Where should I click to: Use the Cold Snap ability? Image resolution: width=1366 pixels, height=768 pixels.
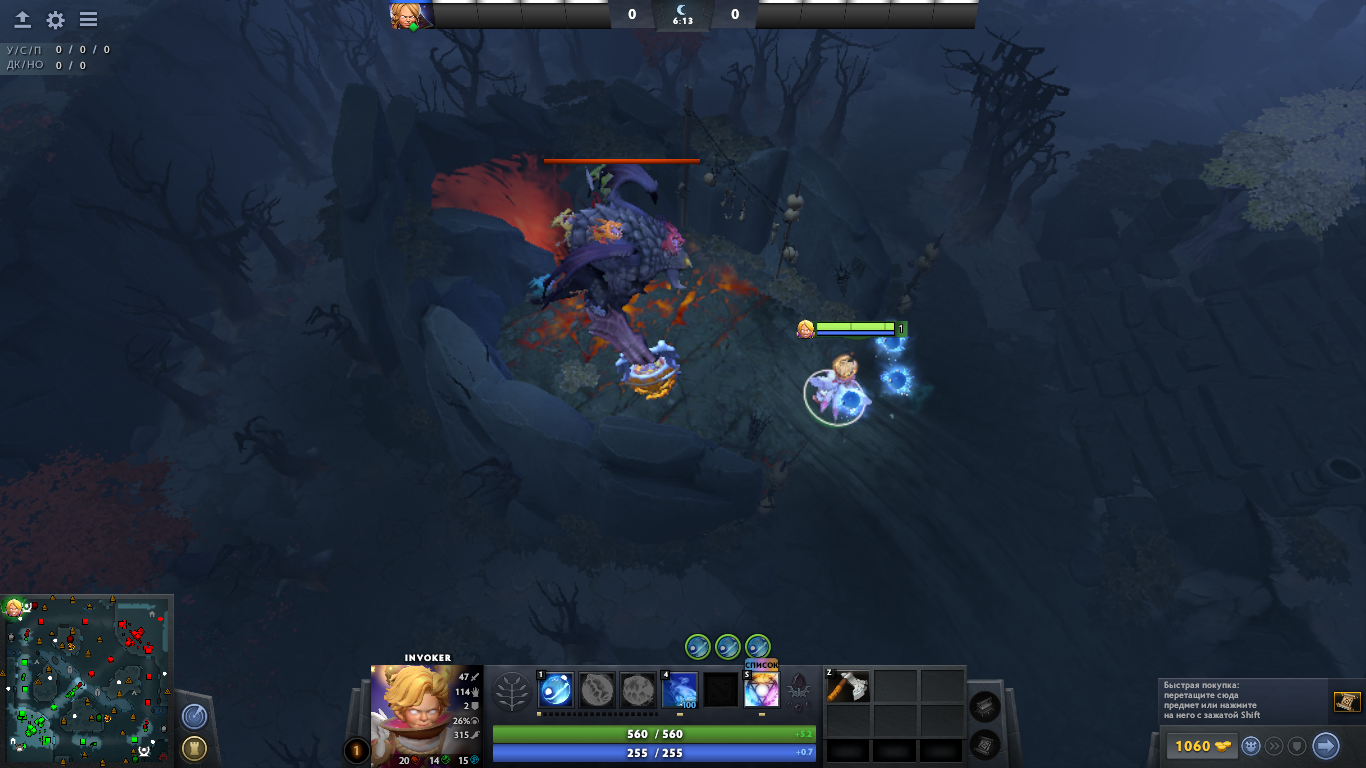point(680,690)
